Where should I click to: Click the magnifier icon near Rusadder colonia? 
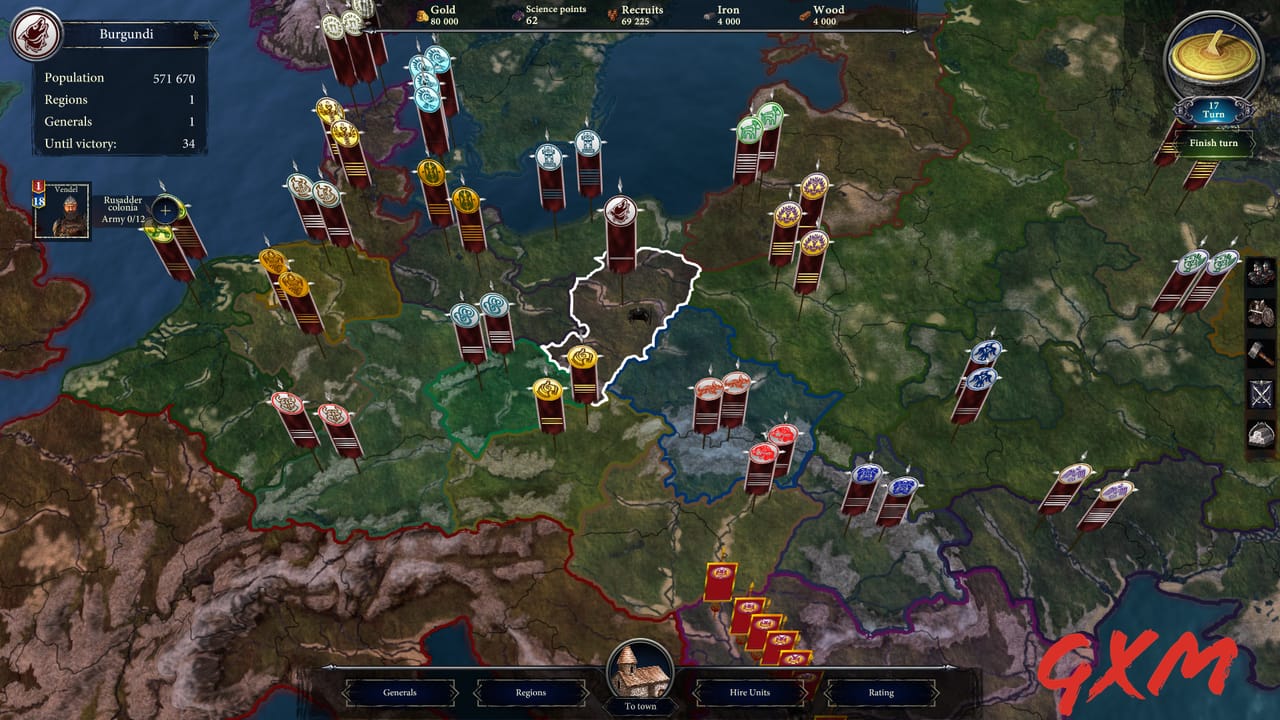click(163, 211)
